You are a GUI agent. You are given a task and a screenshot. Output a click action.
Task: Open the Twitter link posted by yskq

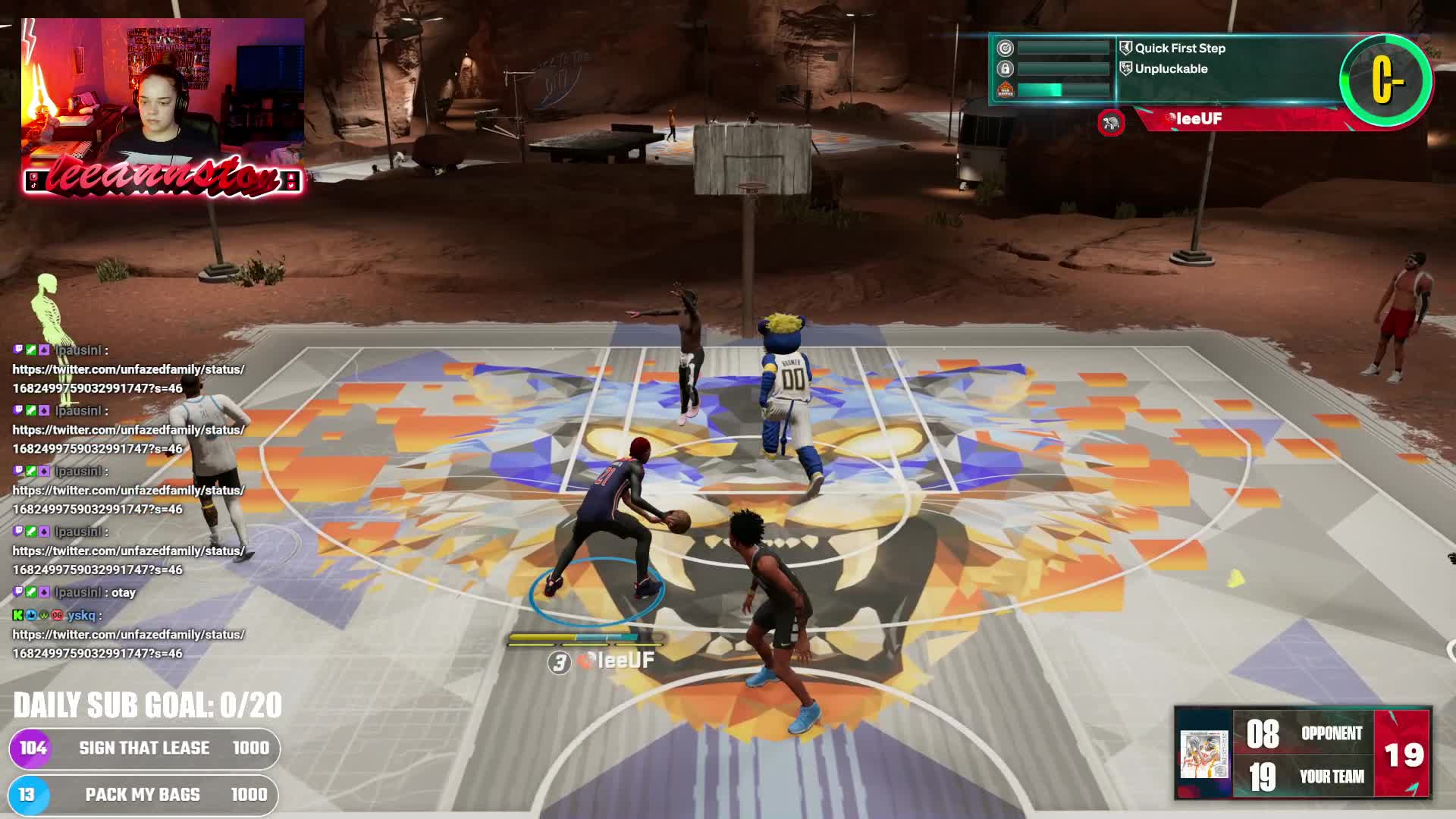(x=128, y=644)
